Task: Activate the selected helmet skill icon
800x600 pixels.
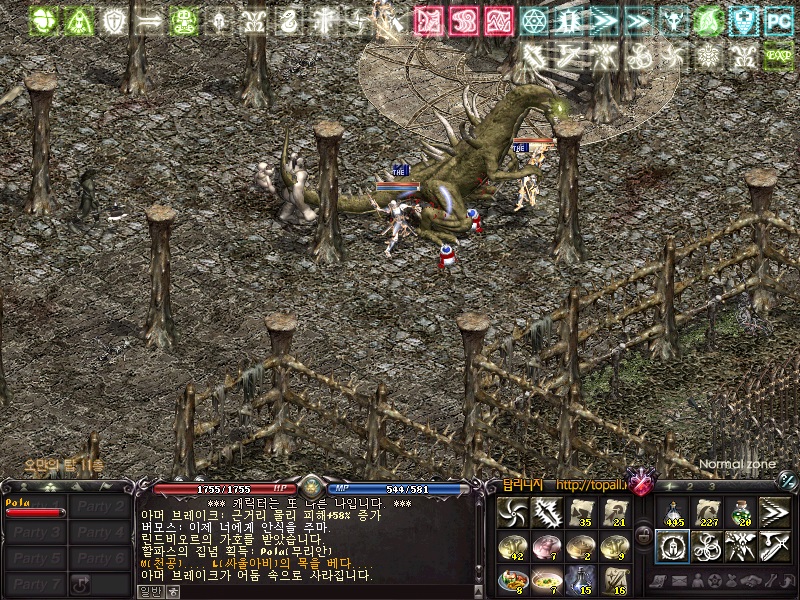Action: (671, 546)
